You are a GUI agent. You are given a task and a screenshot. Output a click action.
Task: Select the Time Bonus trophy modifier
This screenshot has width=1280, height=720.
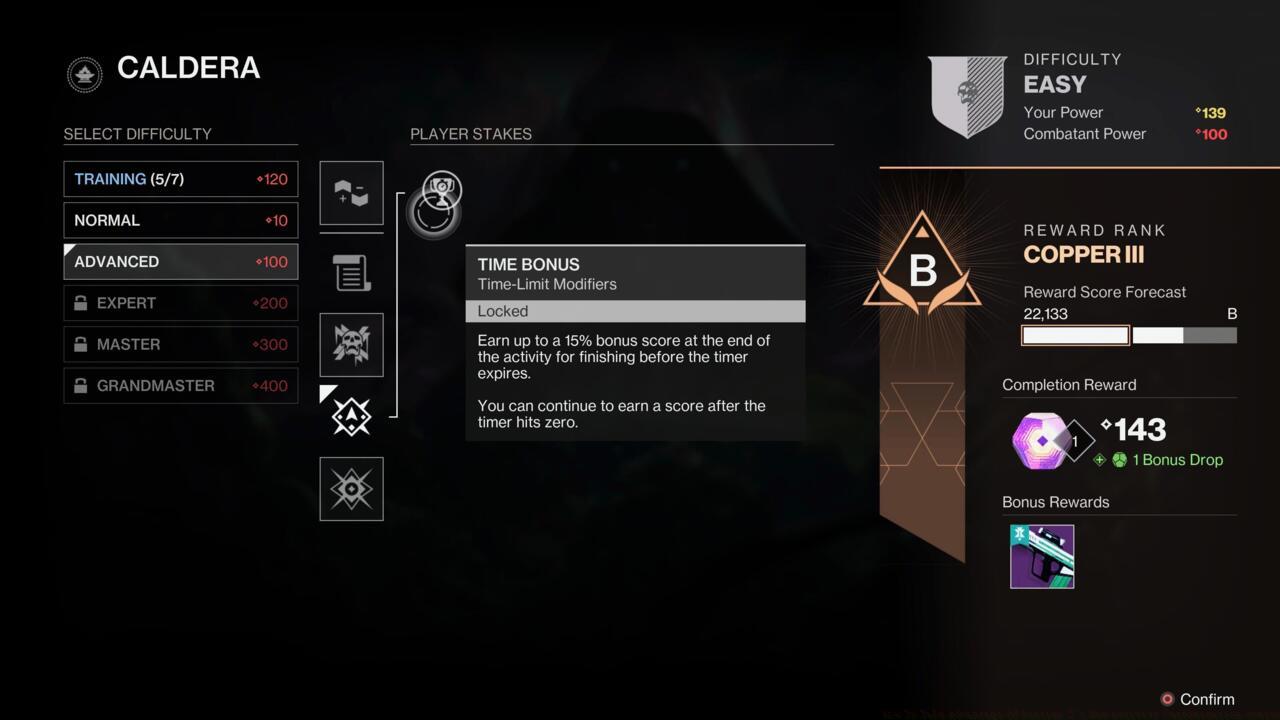441,189
